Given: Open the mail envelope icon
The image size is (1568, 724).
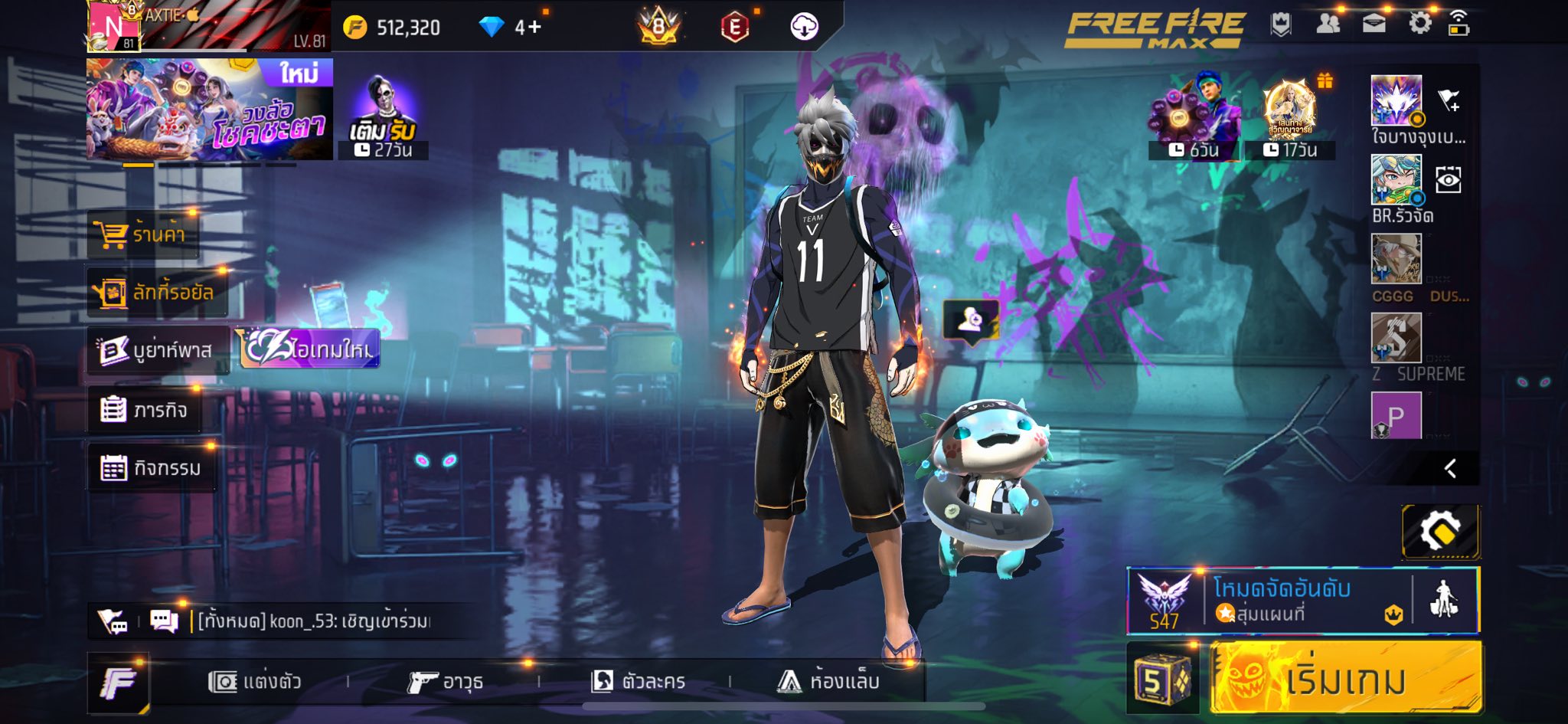Looking at the screenshot, I should [x=1374, y=23].
